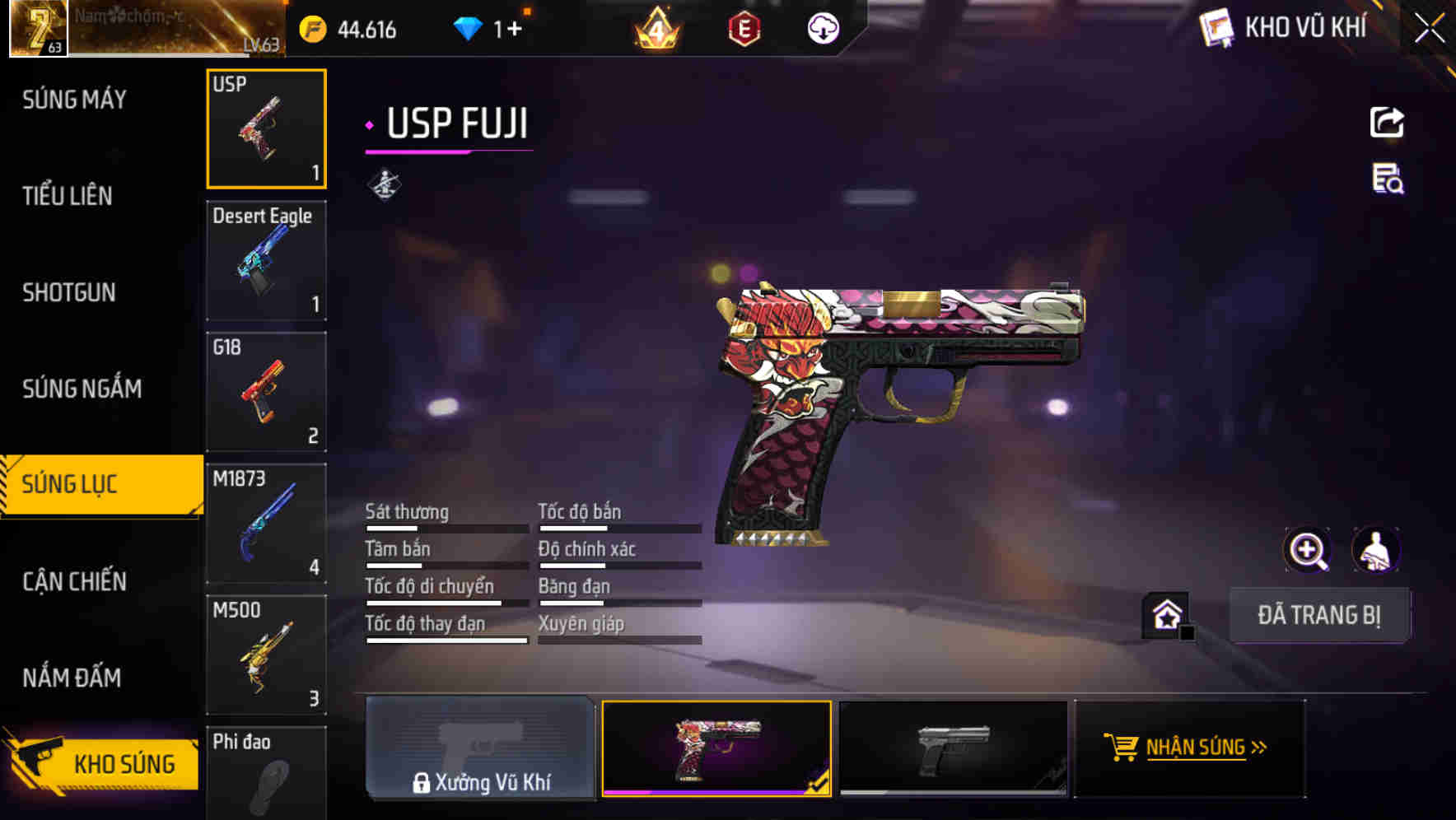Share the USP FUJI skin
The width and height of the screenshot is (1456, 820).
tap(1388, 122)
